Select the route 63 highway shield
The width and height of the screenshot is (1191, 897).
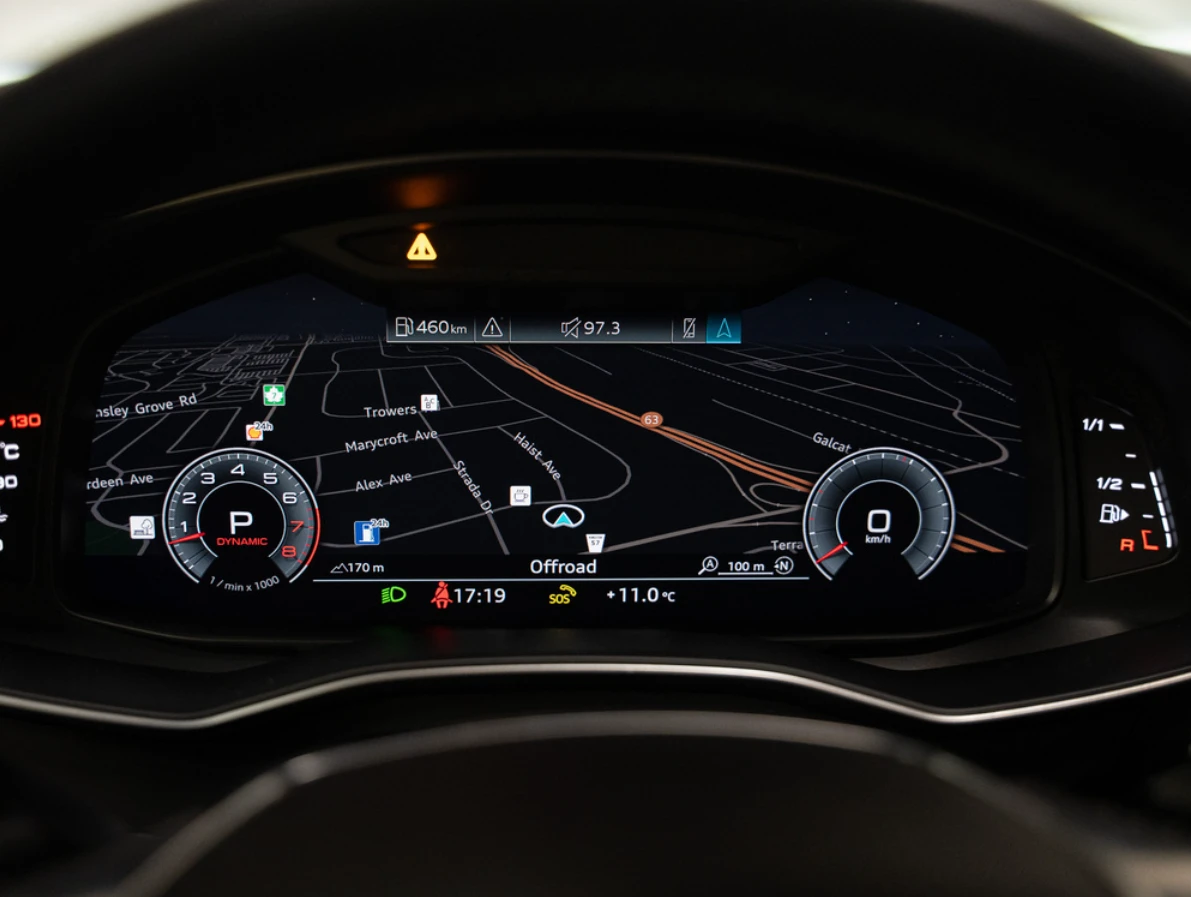652,420
